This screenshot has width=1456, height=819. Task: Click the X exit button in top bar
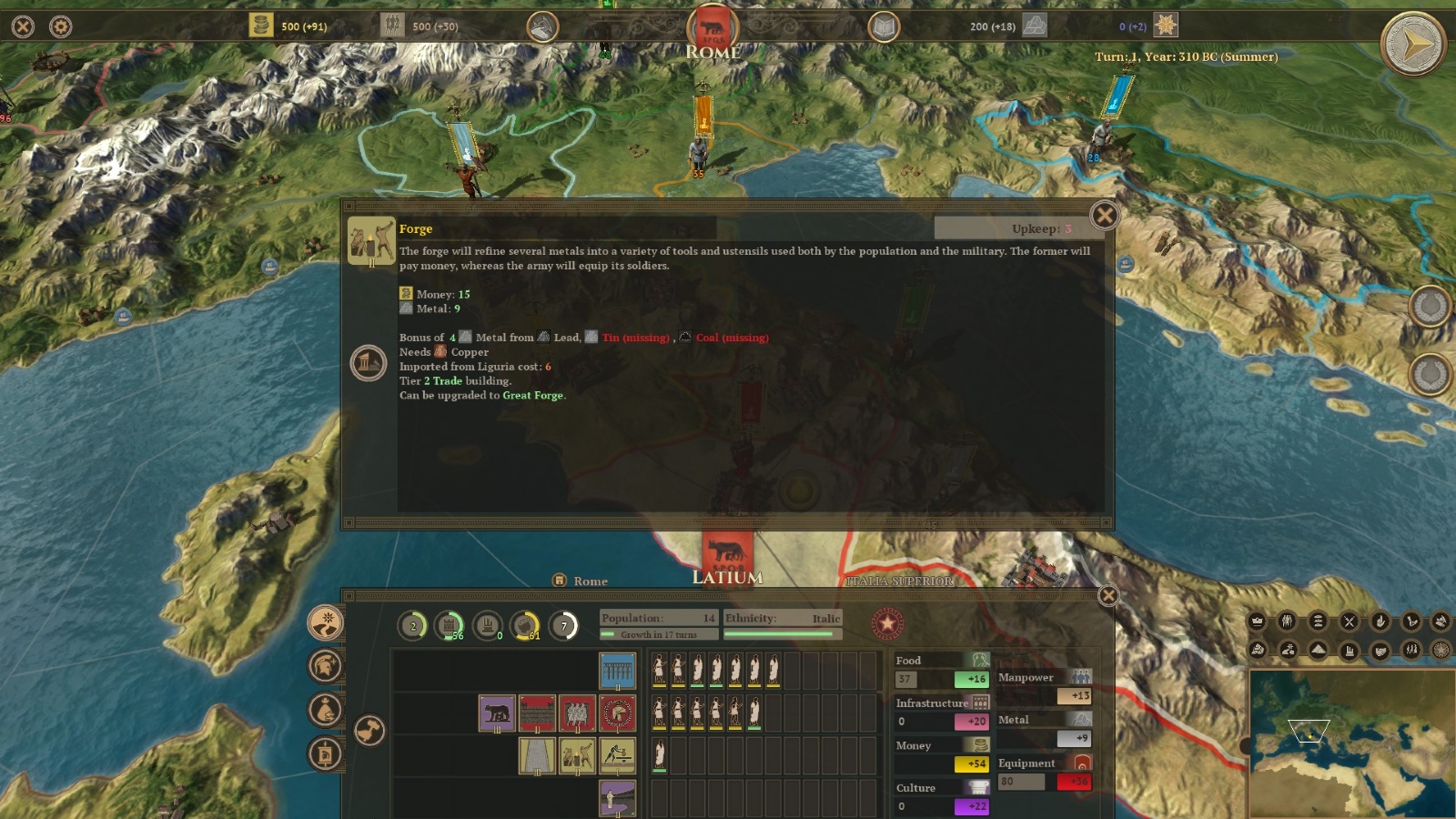click(23, 26)
